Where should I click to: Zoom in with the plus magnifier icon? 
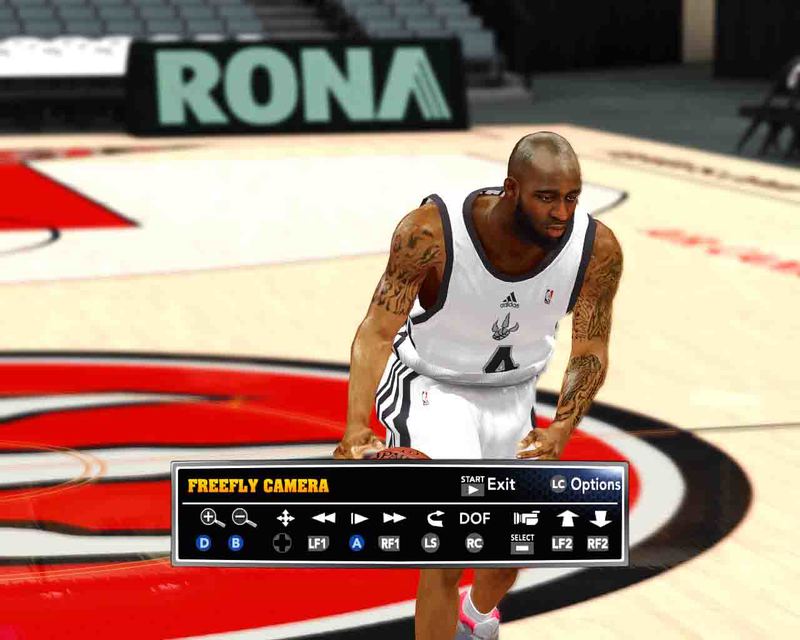(x=211, y=518)
